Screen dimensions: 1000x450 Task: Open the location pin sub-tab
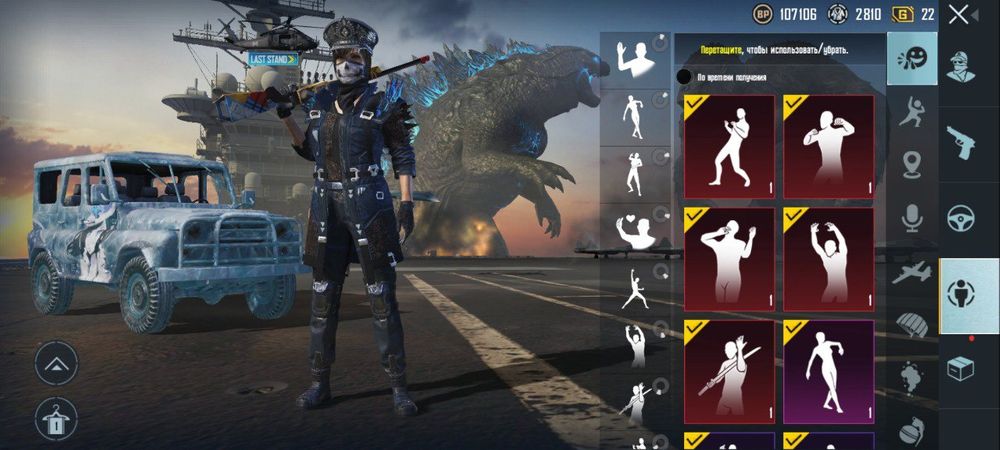point(911,164)
